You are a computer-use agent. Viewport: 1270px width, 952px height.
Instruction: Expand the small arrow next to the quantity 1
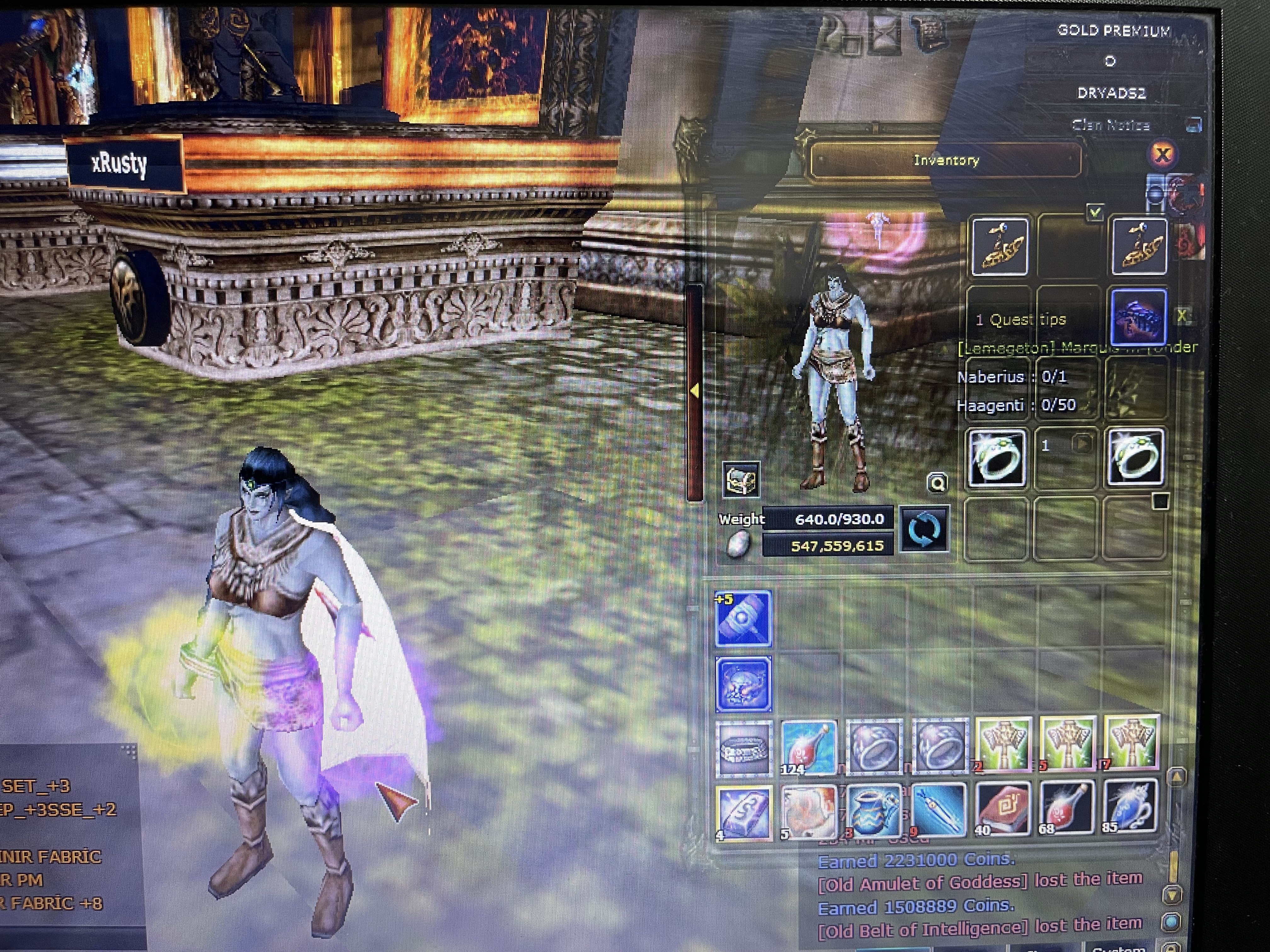click(1082, 444)
